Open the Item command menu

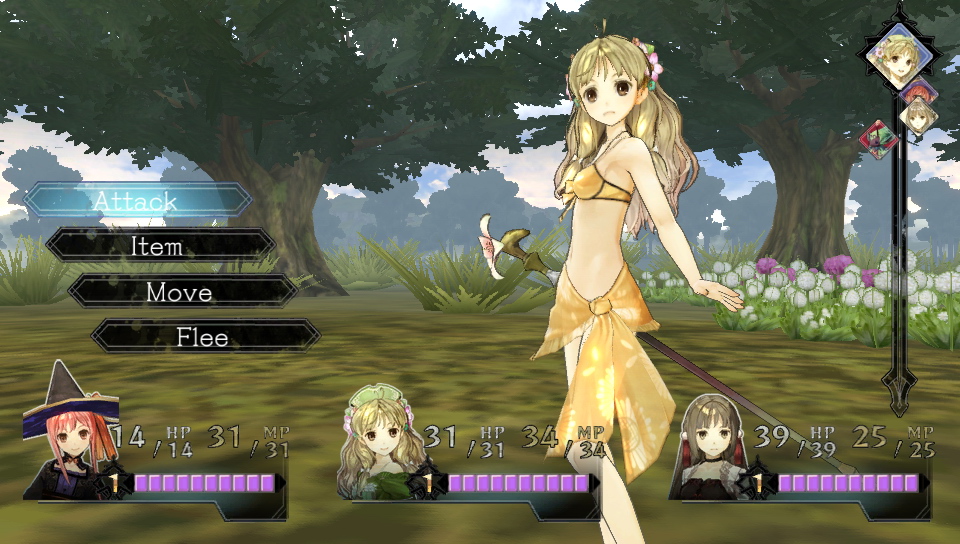tap(160, 246)
